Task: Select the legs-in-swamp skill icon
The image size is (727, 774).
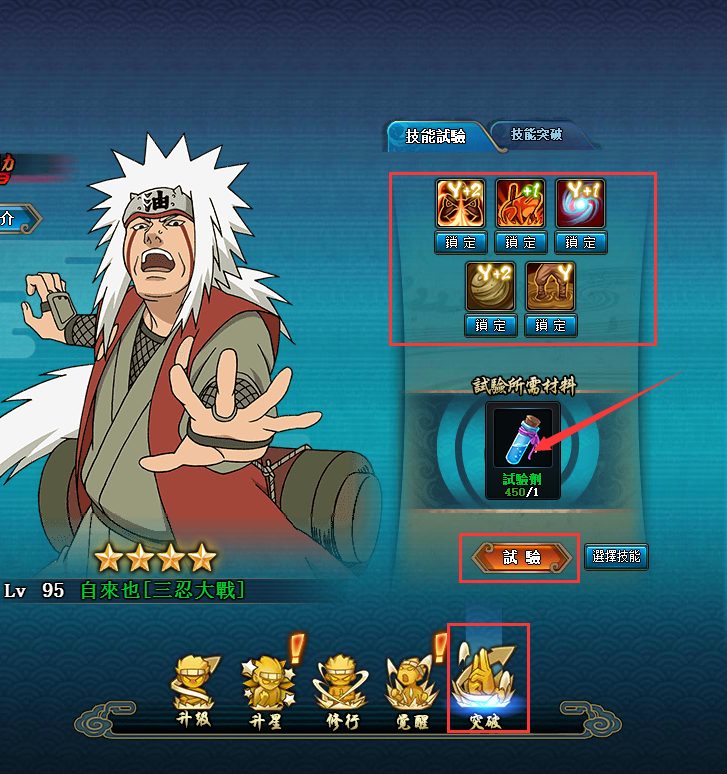Action: (551, 287)
